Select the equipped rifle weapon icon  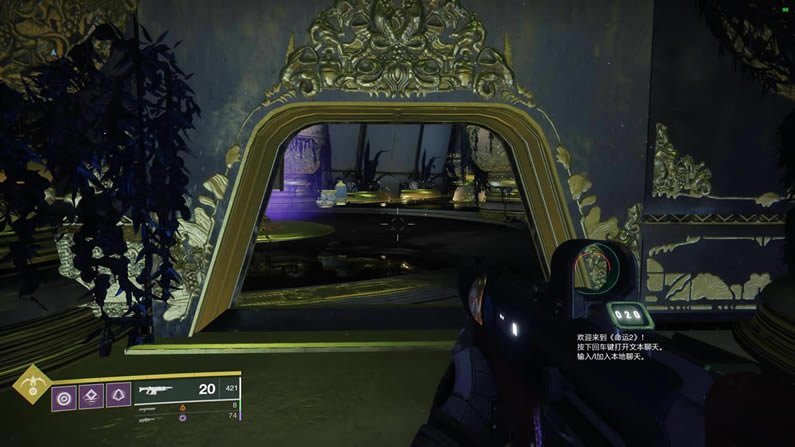point(157,389)
